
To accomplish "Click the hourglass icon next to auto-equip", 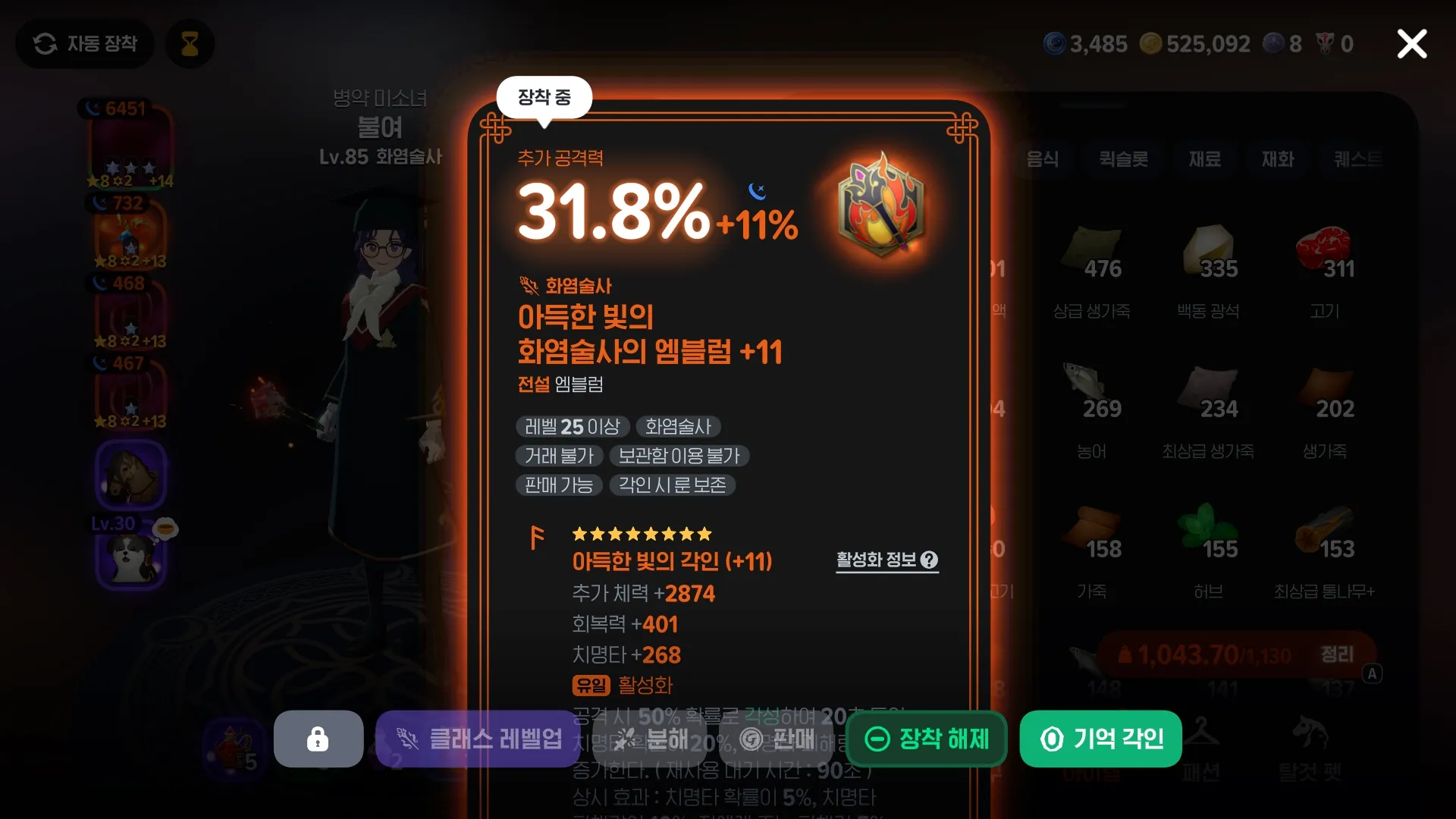I will (x=190, y=43).
